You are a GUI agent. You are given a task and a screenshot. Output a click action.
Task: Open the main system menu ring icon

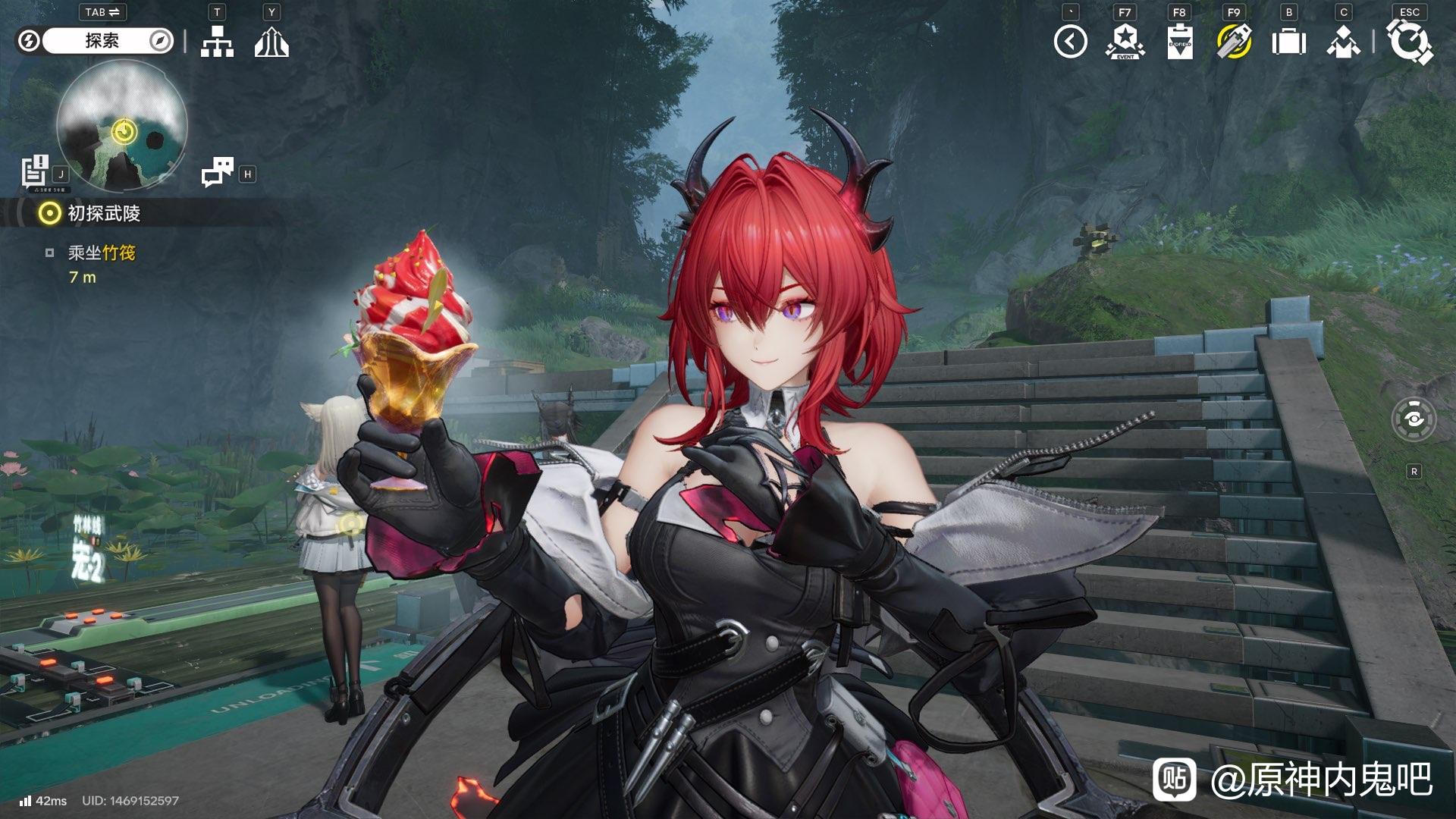[1409, 42]
